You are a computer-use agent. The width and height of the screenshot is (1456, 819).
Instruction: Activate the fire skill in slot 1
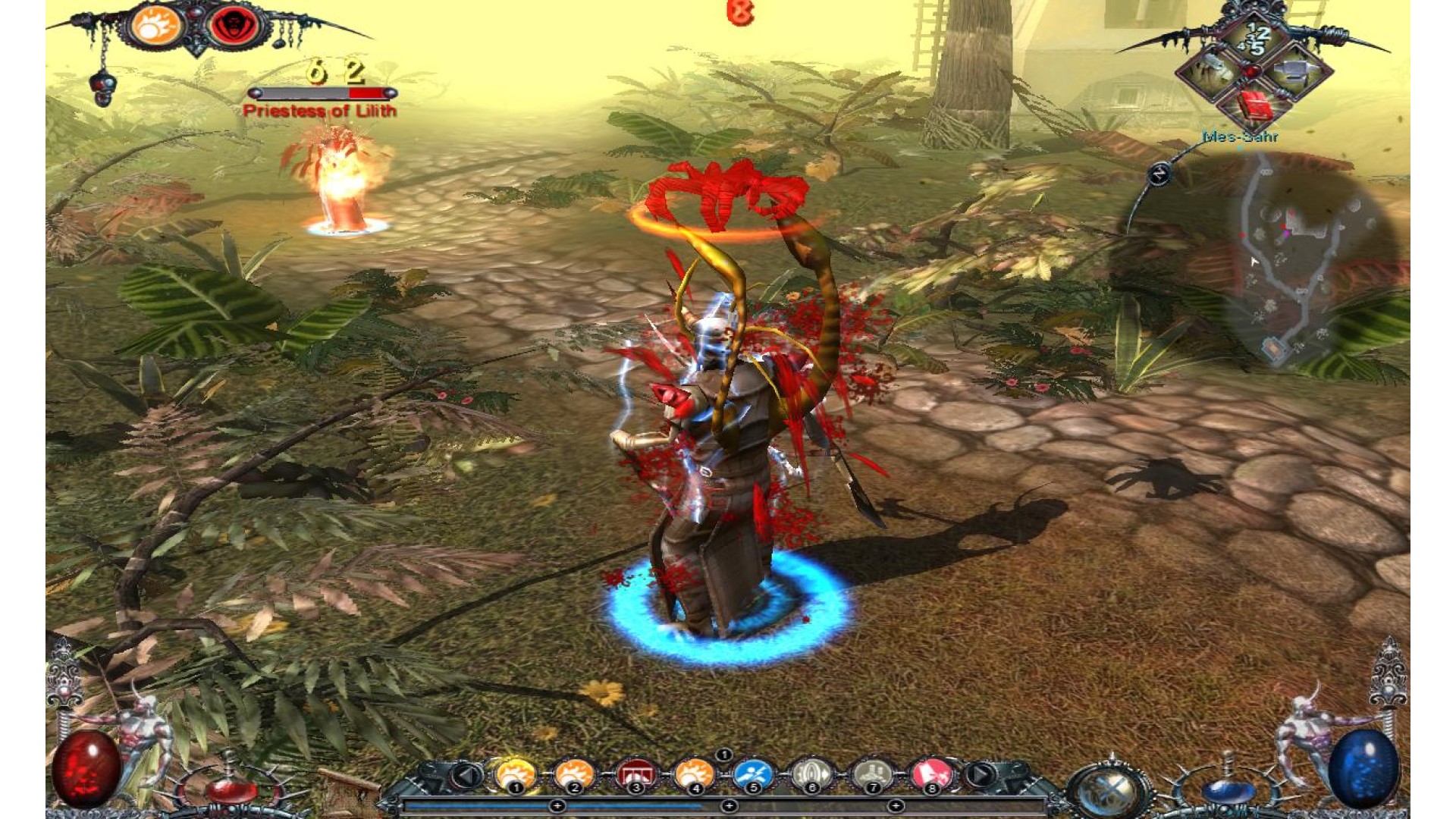[516, 773]
